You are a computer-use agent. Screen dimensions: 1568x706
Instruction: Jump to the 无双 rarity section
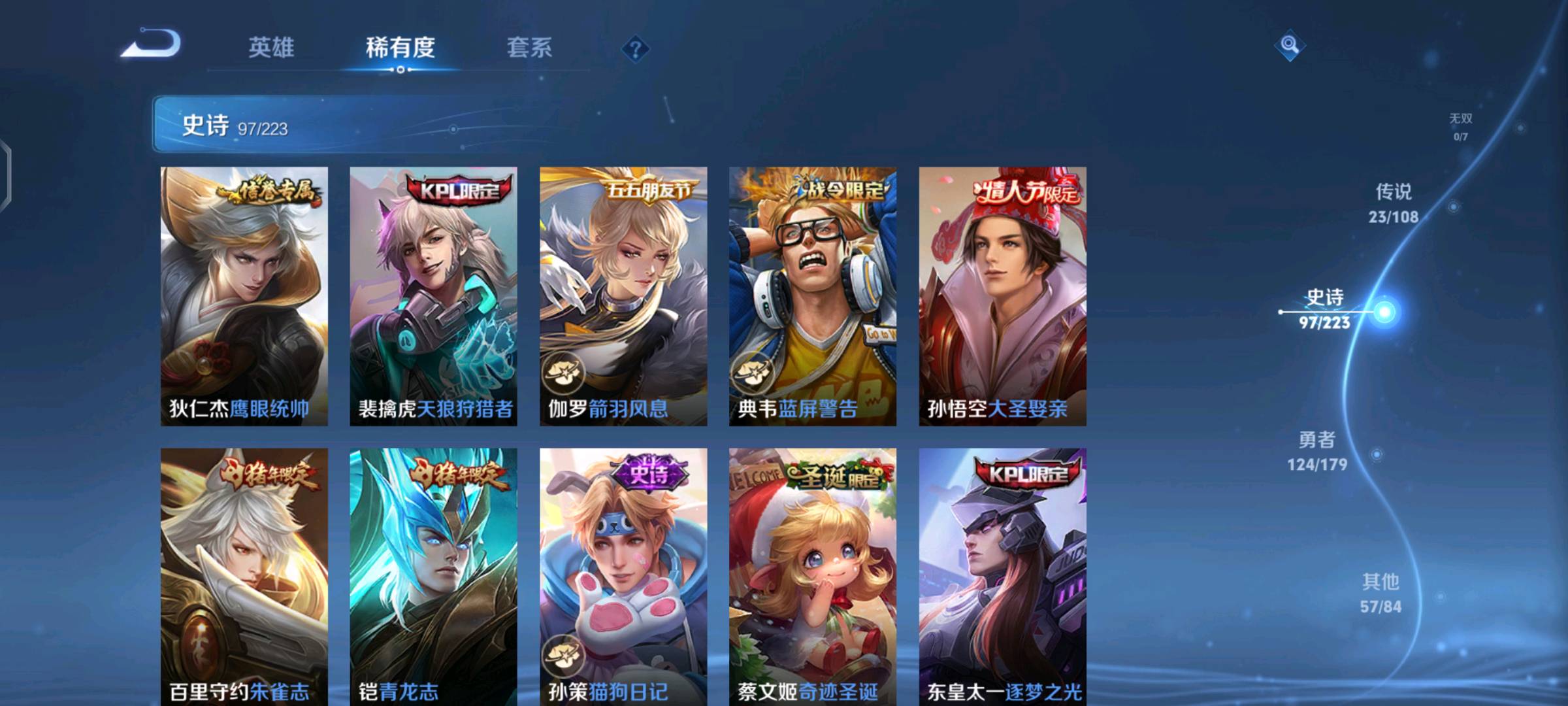coord(1461,126)
